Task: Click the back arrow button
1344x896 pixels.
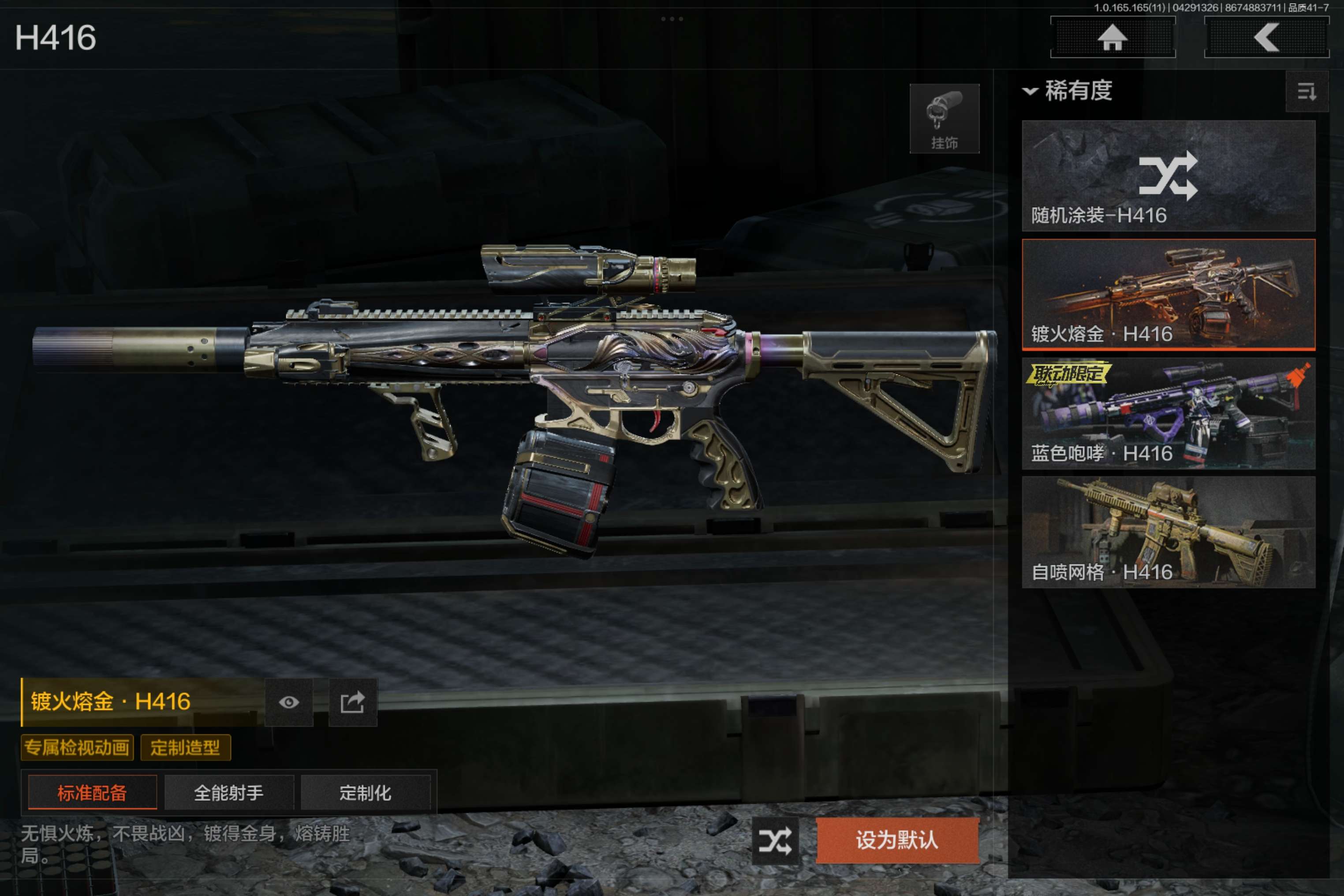Action: (1266, 38)
